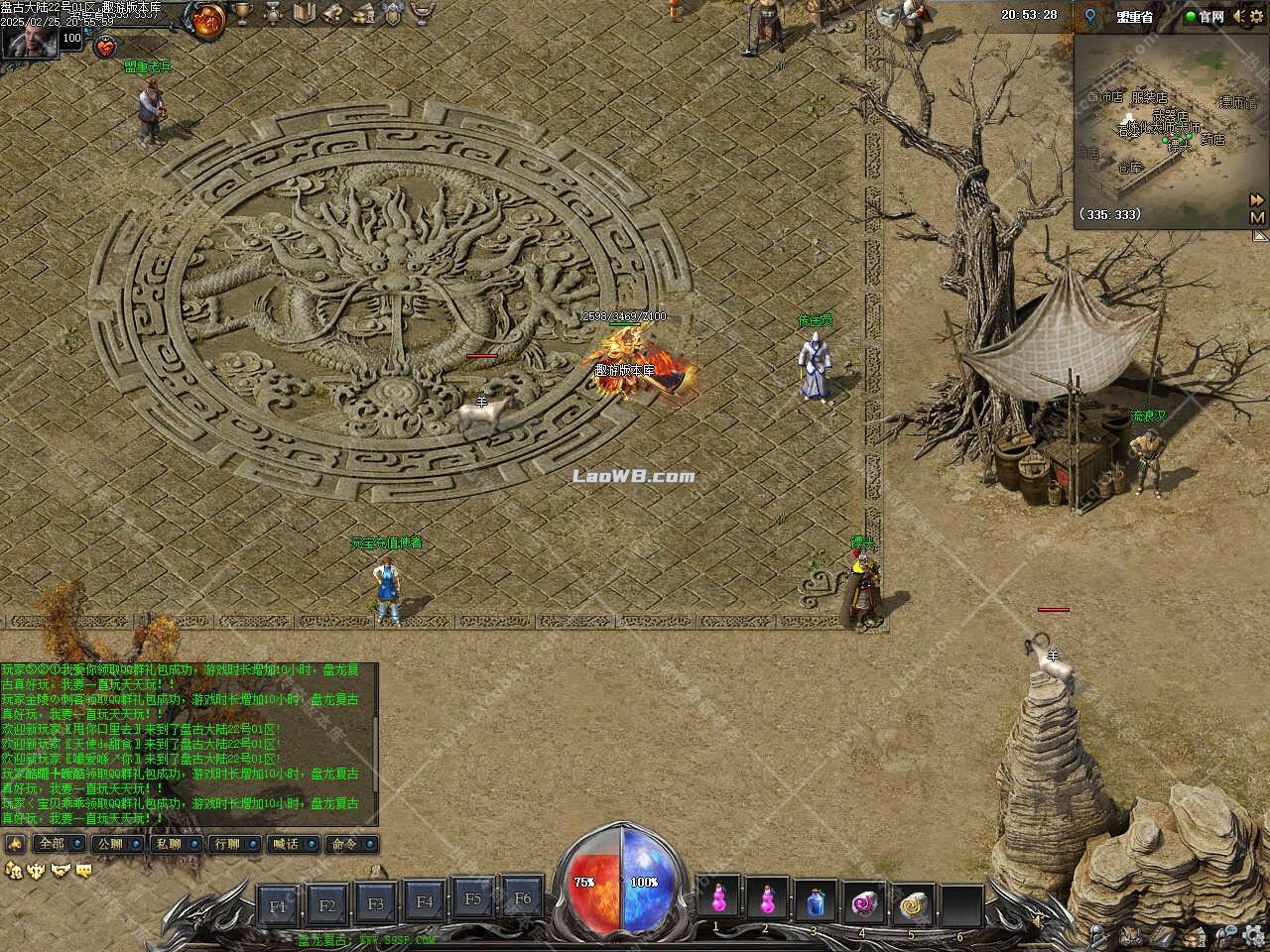
Task: Use the yellow spiral scroll in slot 5
Action: (913, 901)
